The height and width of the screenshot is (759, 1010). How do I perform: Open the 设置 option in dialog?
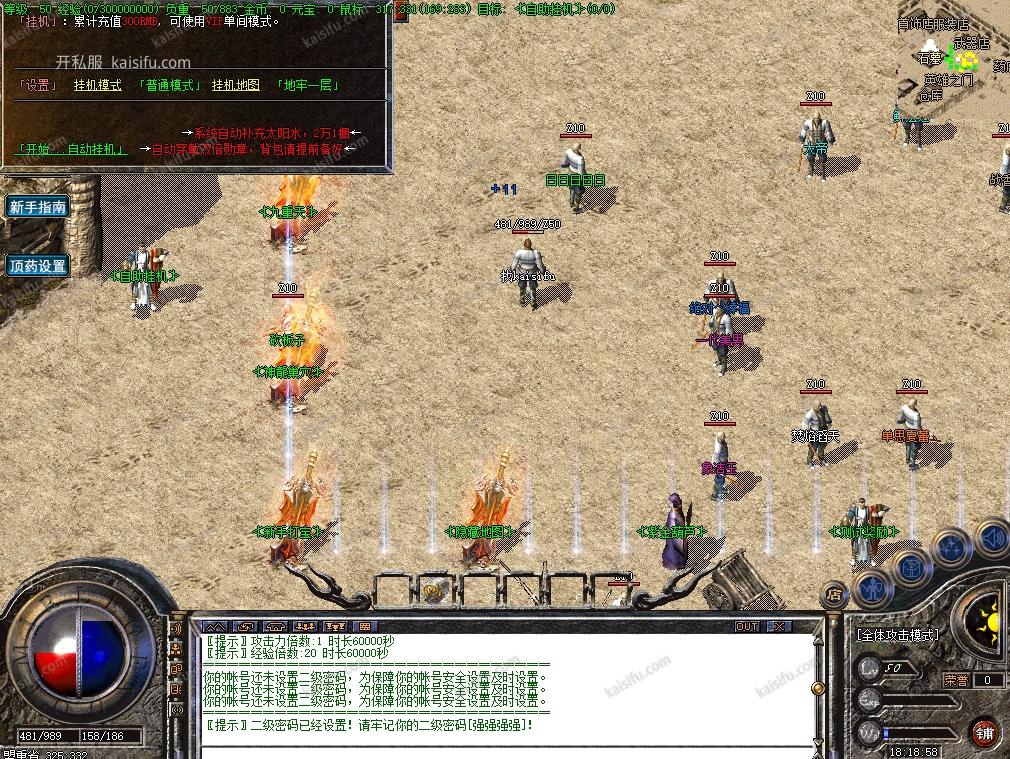[39, 85]
